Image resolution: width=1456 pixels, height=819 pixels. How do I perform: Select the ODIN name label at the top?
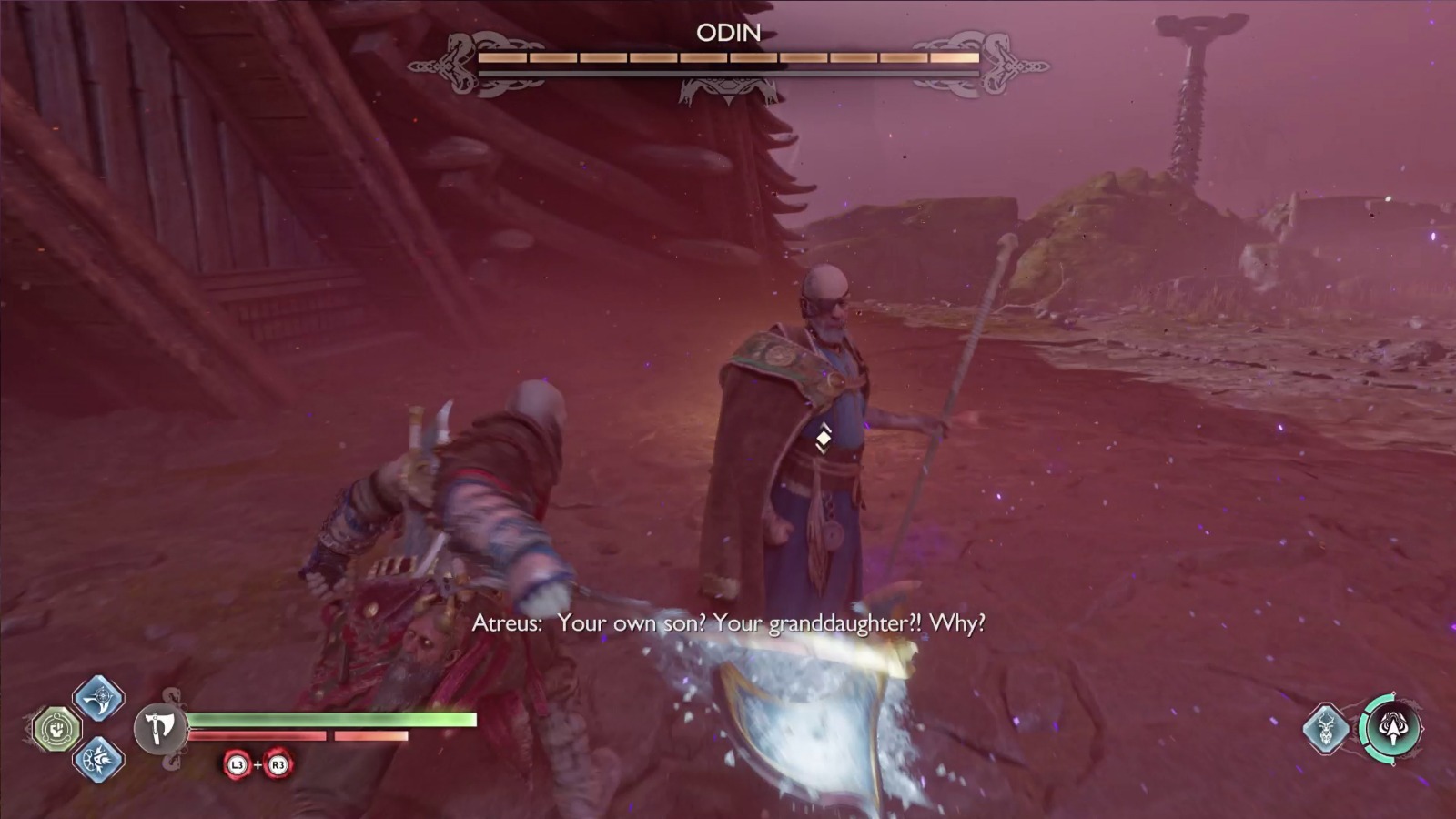(728, 31)
